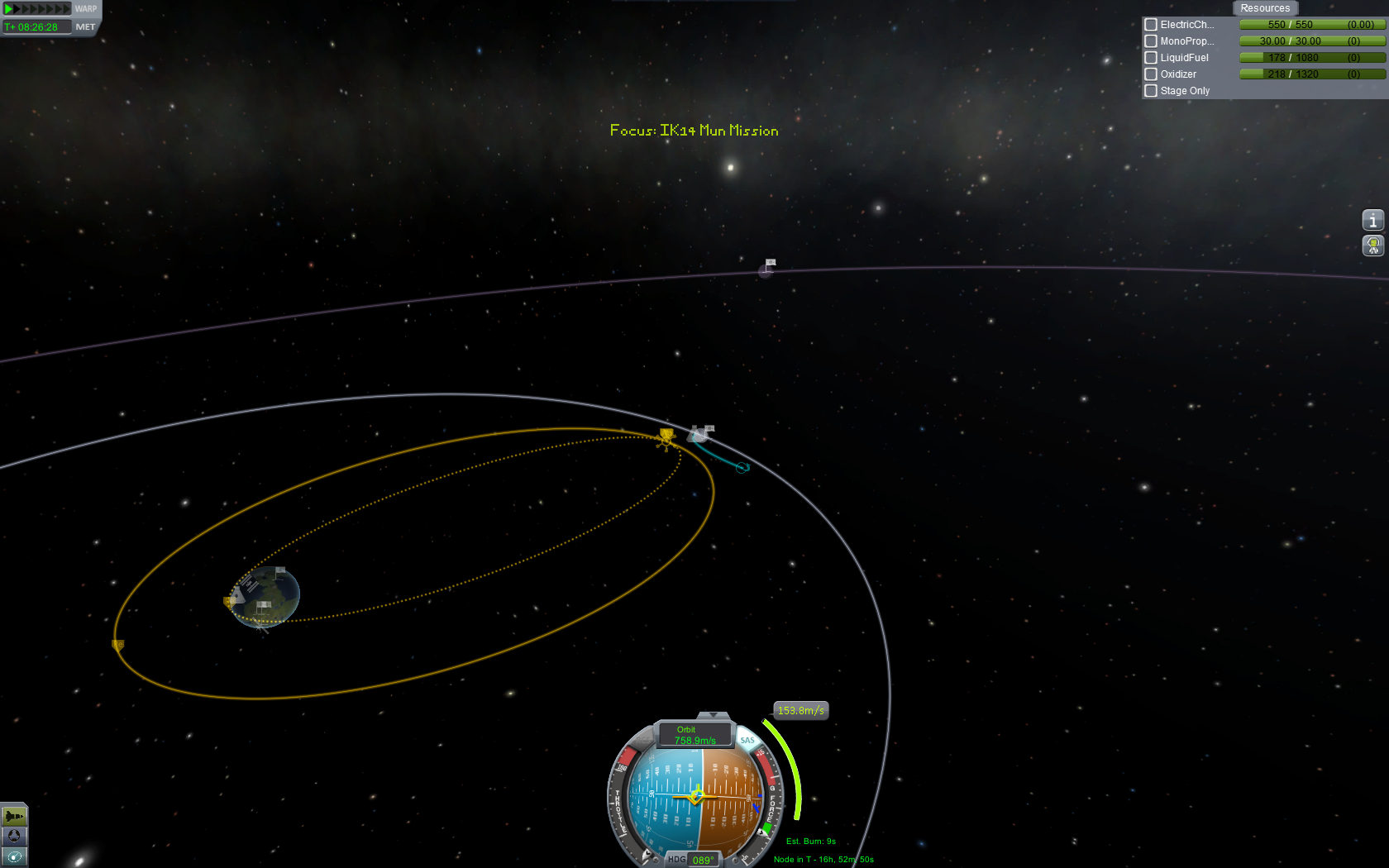This screenshot has width=1389, height=868.
Task: Switch the MET clock display mode
Action: [85, 27]
